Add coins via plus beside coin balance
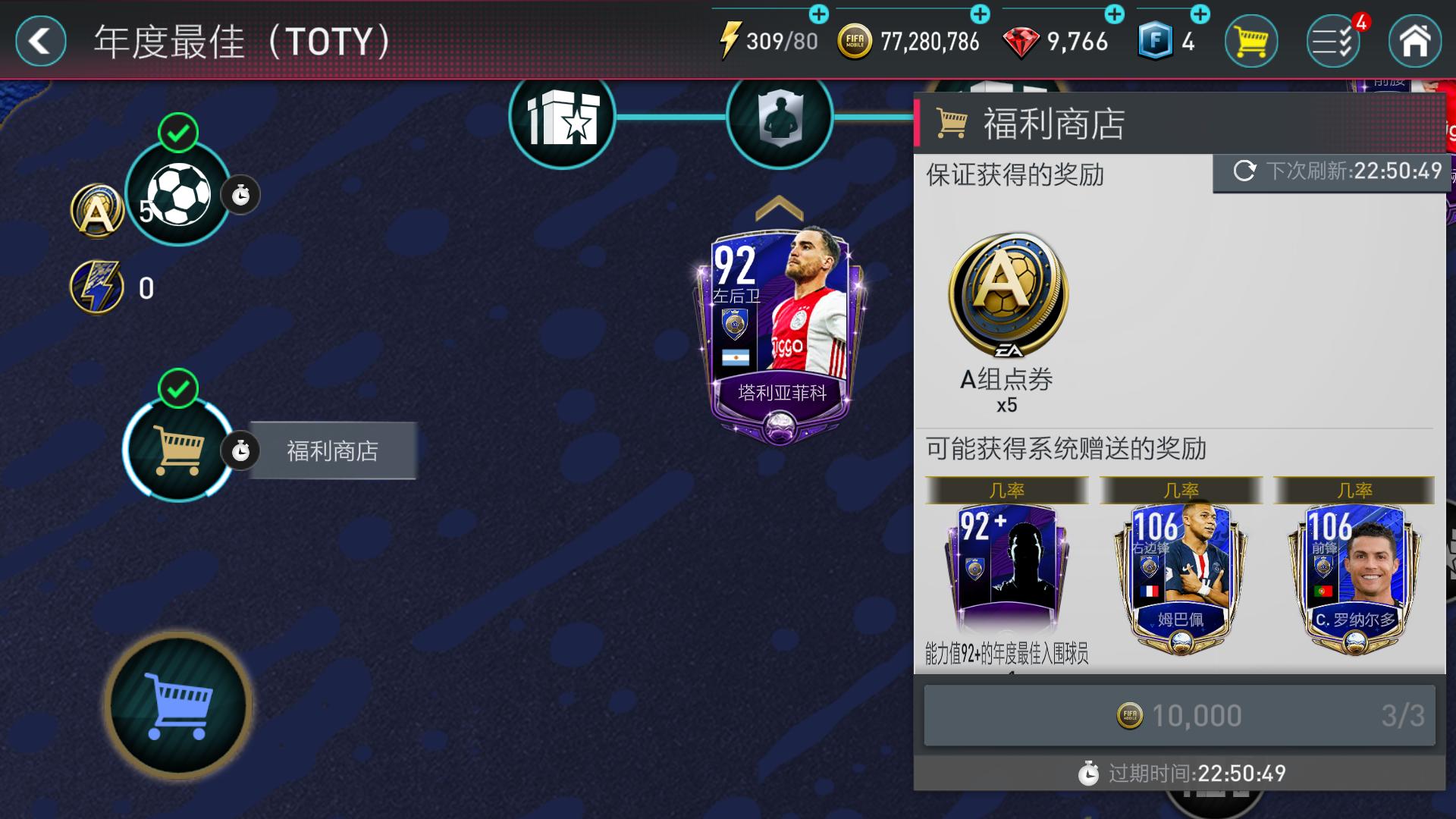The image size is (1456, 819). 978,13
